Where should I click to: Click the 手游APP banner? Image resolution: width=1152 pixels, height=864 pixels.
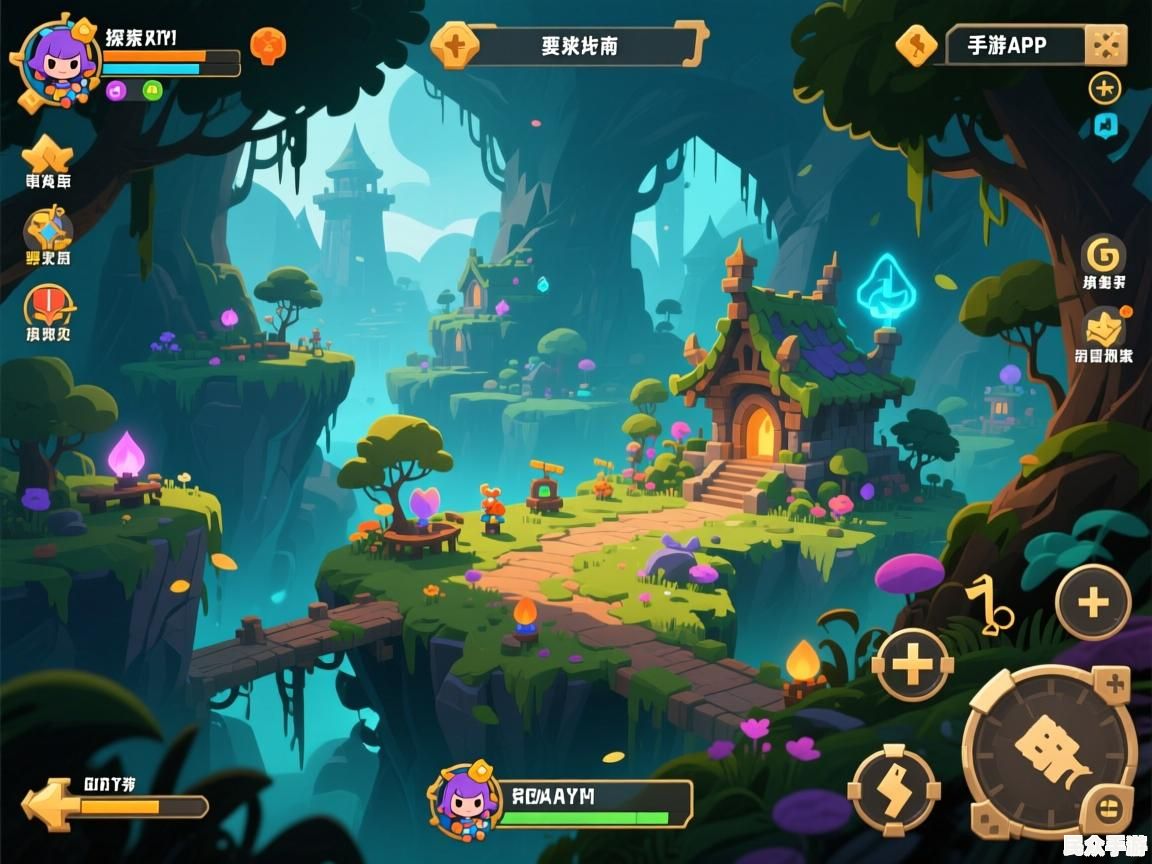click(x=1012, y=45)
